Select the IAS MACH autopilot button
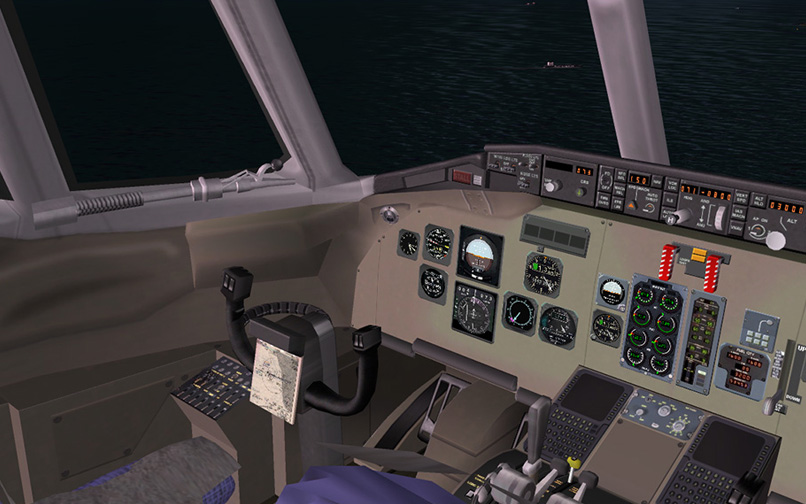 click(x=739, y=212)
